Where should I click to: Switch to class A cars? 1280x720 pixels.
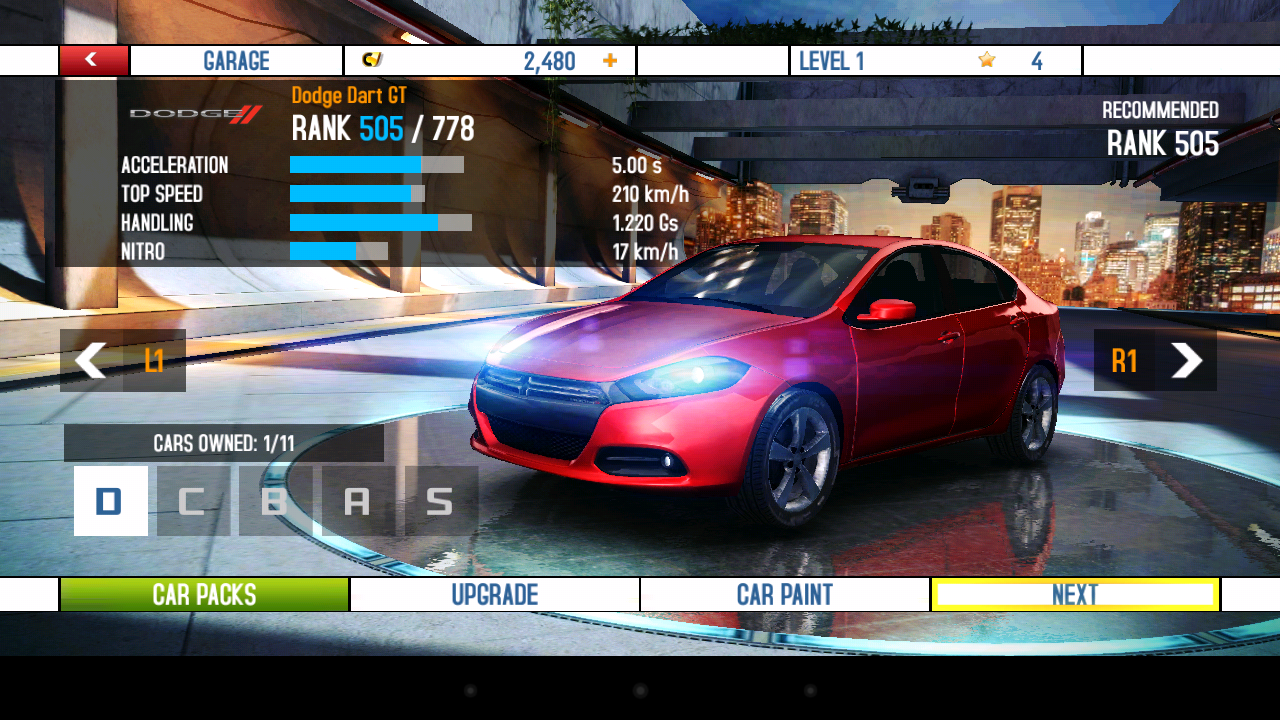(357, 501)
